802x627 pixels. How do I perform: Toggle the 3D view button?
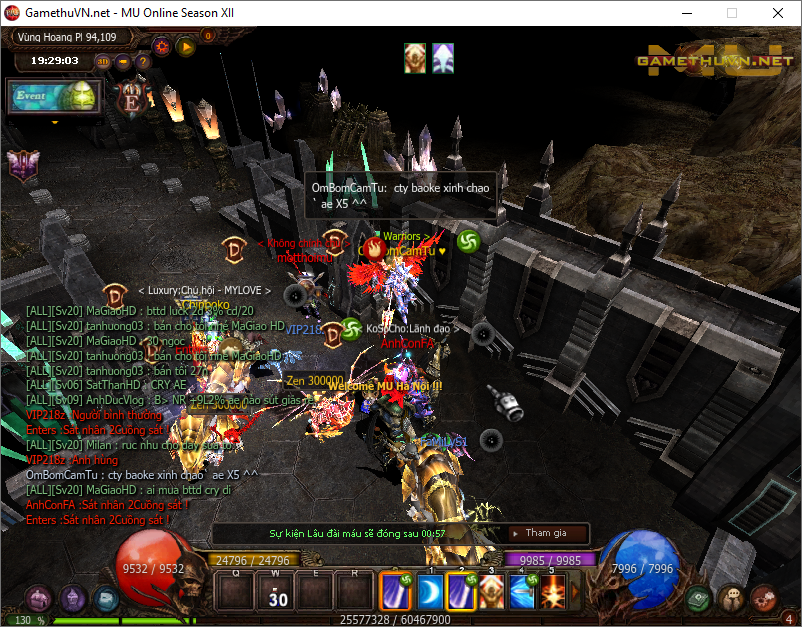(x=103, y=61)
